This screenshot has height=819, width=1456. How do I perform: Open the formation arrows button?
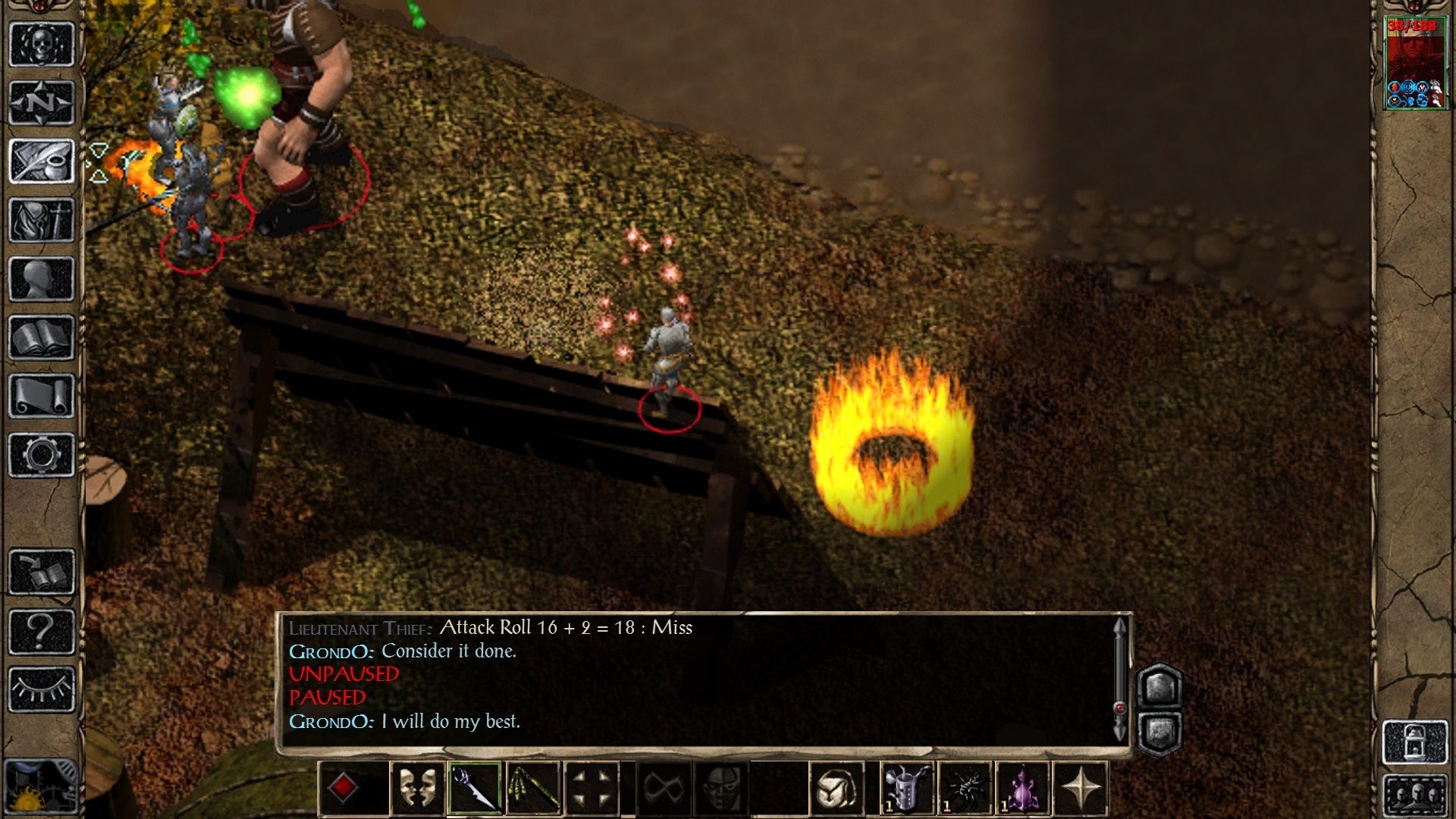coord(592,789)
